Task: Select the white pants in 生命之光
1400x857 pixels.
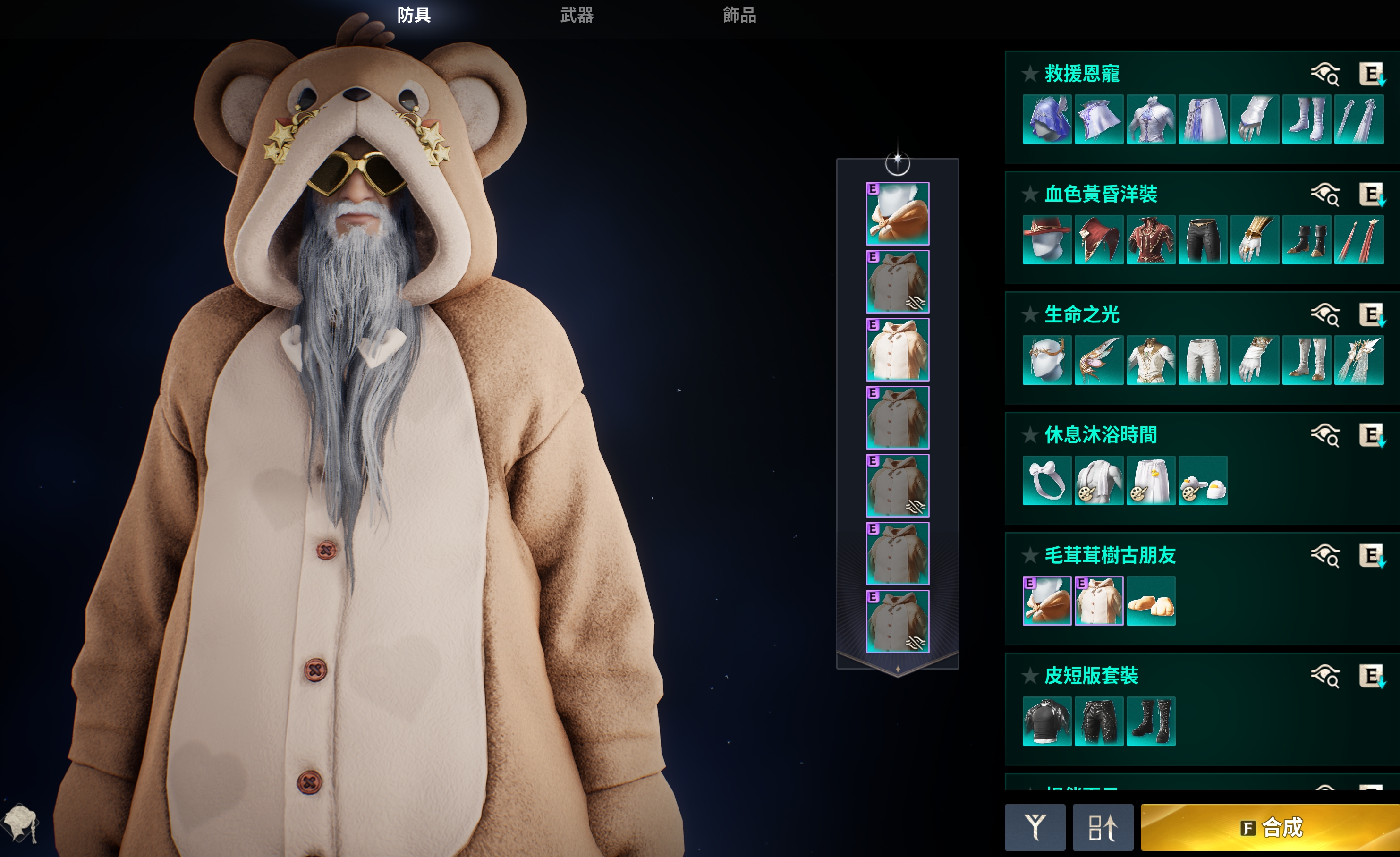Action: click(x=1202, y=360)
